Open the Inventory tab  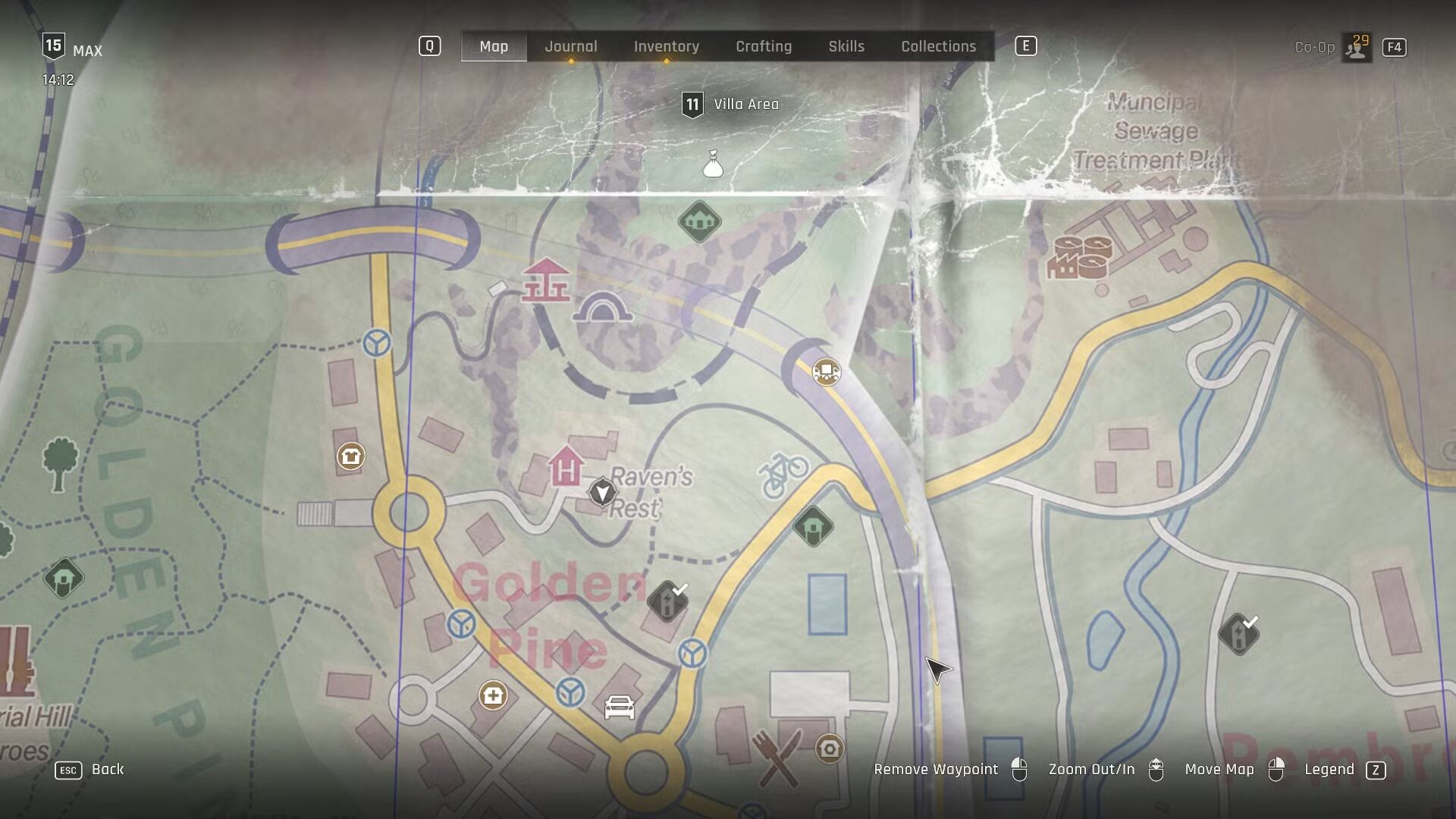point(666,46)
